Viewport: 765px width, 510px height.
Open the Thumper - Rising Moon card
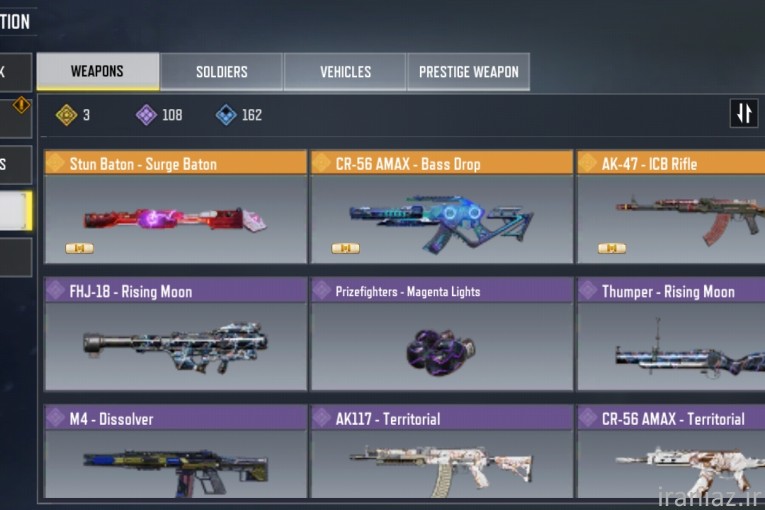670,335
